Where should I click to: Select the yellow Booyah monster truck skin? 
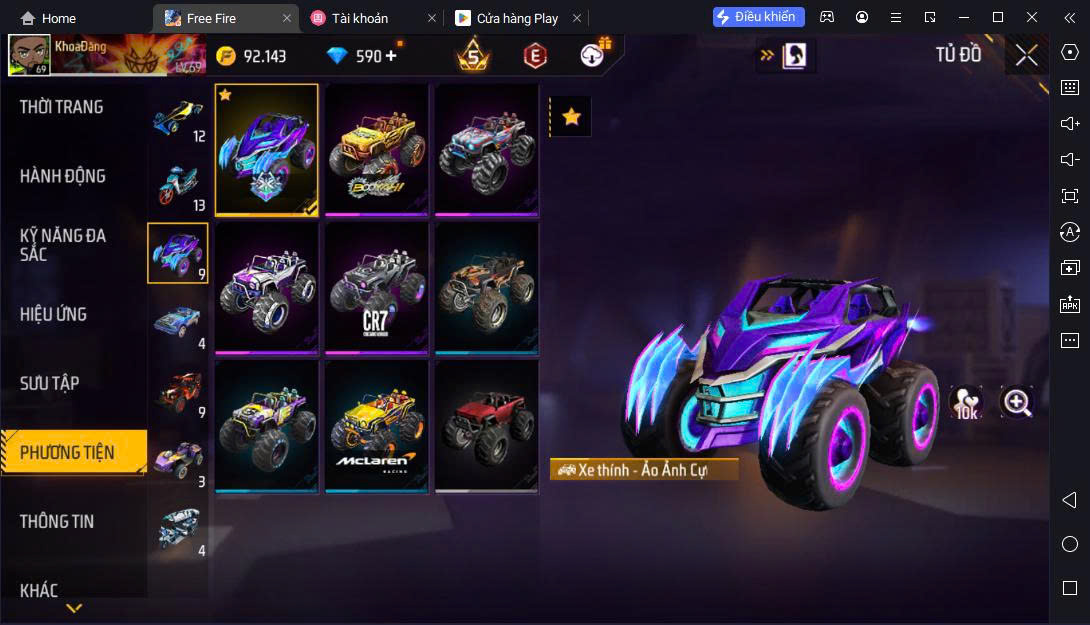[x=377, y=149]
